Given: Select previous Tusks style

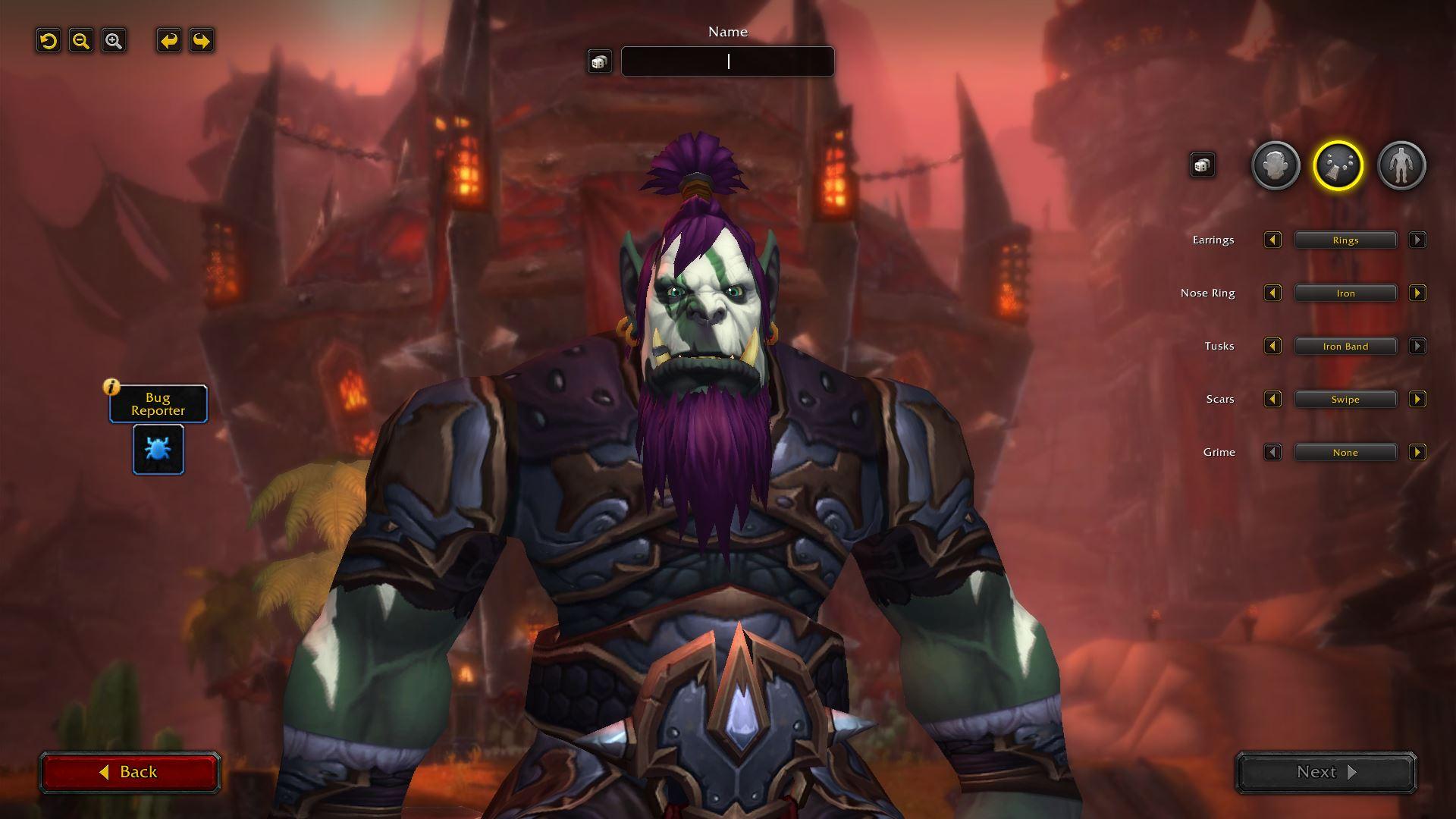Looking at the screenshot, I should [x=1272, y=347].
